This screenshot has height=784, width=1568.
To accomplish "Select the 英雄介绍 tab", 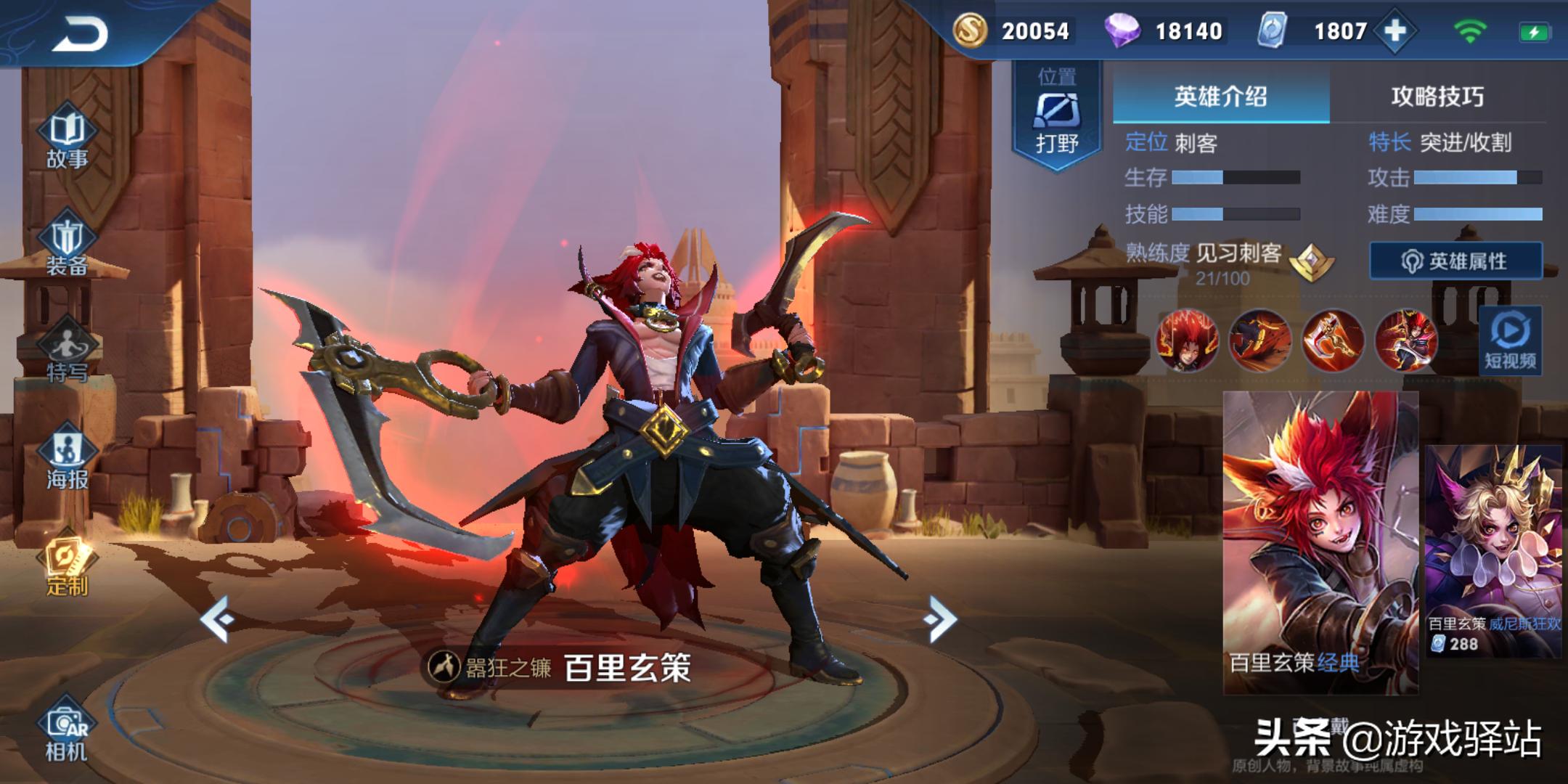I will (x=1221, y=97).
